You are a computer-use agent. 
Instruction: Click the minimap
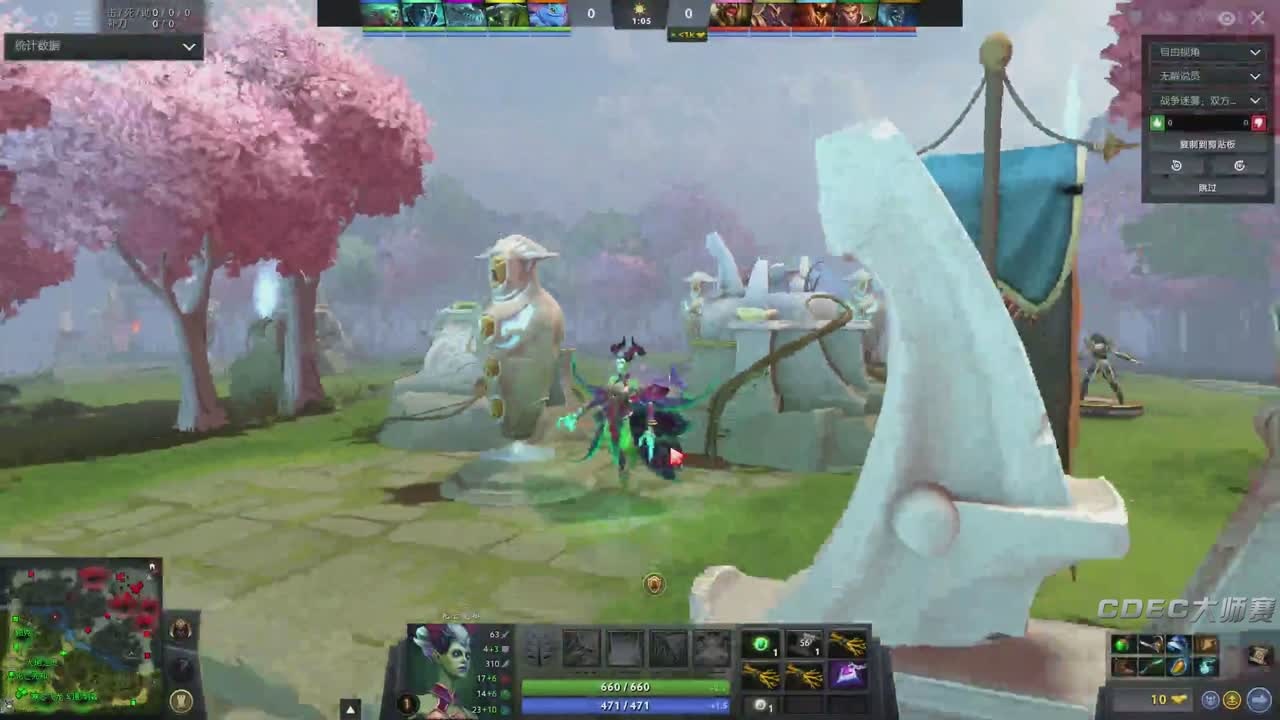[81, 635]
